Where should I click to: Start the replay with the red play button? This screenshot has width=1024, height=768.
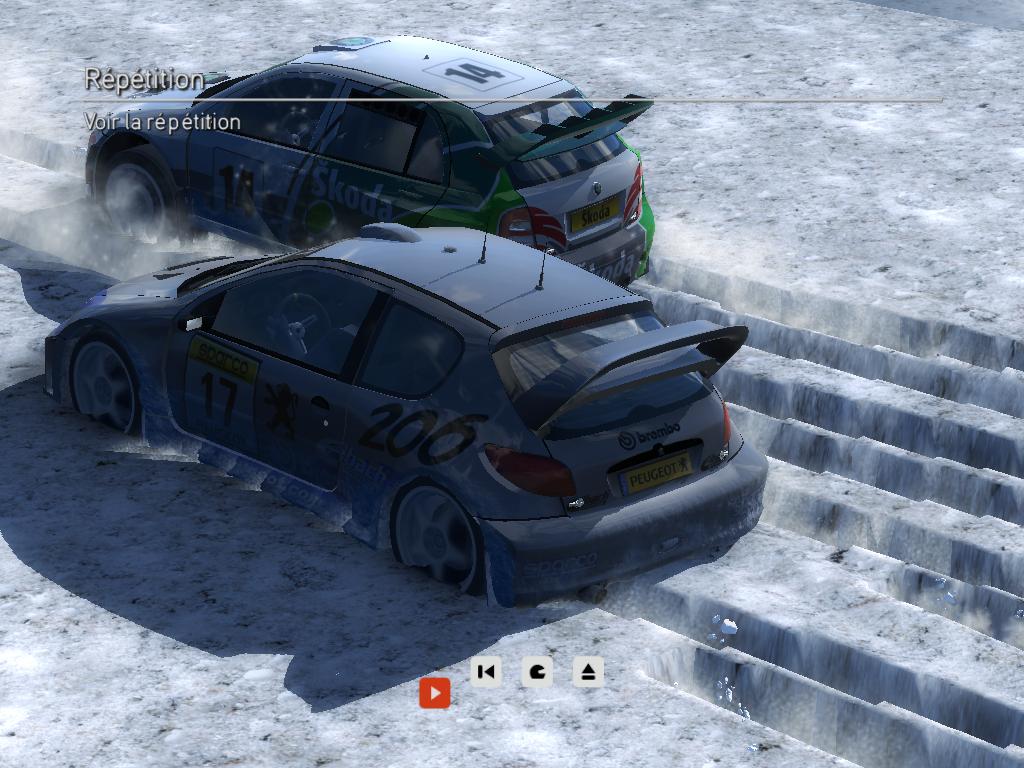point(434,692)
